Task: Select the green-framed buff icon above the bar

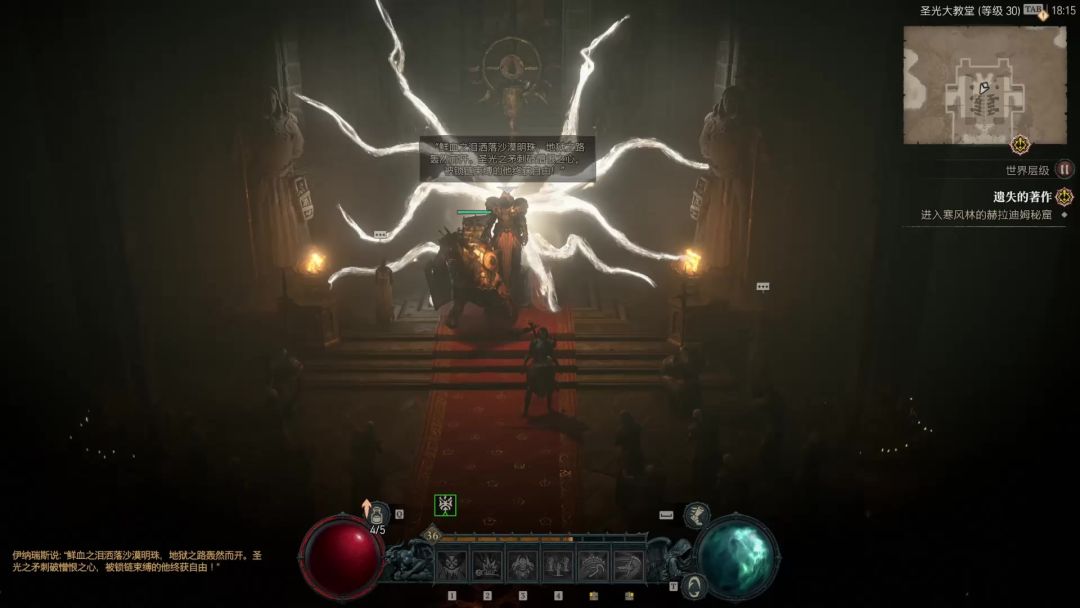Action: point(445,505)
